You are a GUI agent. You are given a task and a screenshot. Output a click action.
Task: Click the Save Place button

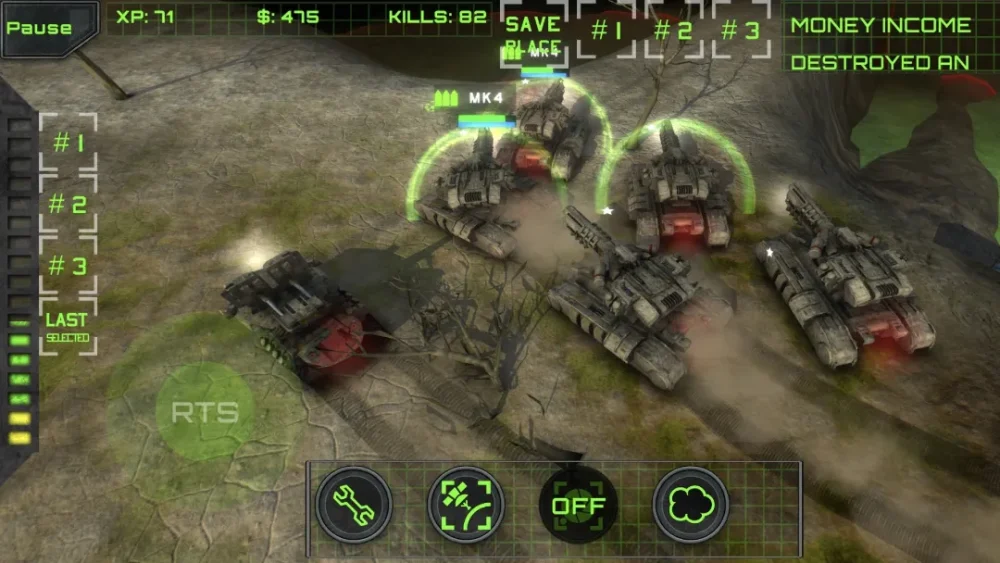click(x=533, y=36)
